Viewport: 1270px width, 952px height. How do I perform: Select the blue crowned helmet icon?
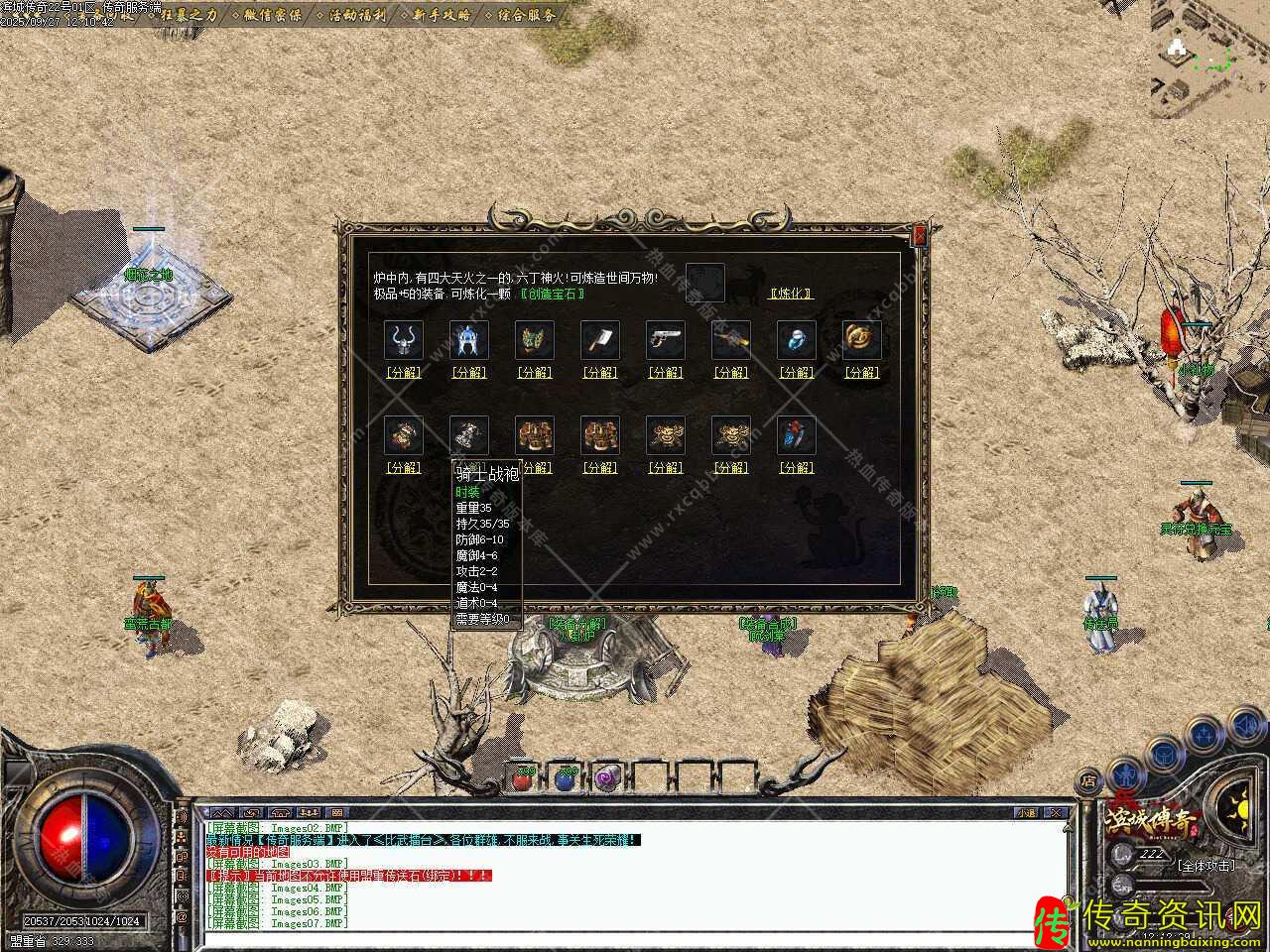click(469, 340)
